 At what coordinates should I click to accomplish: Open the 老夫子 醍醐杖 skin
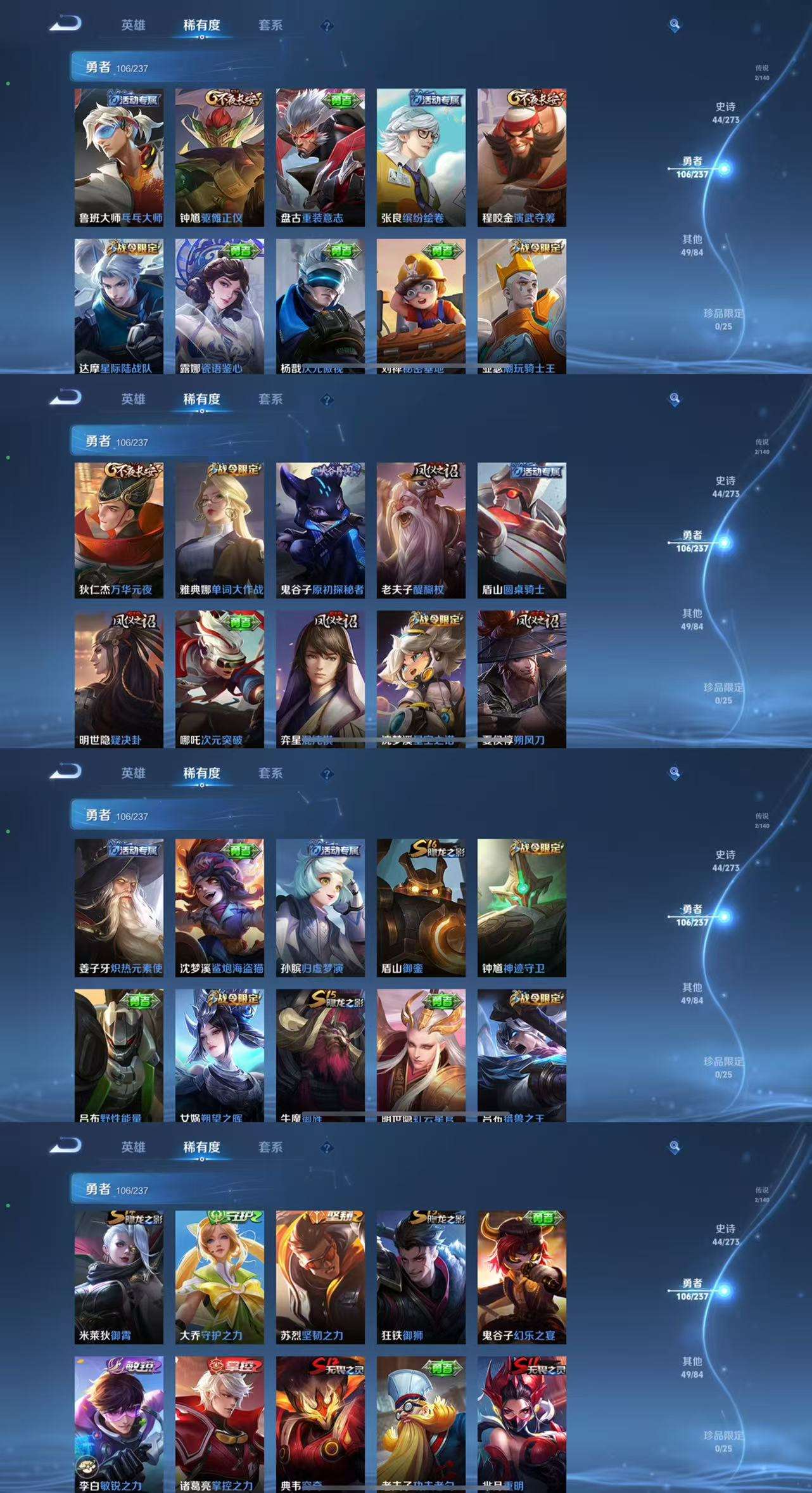coord(421,530)
